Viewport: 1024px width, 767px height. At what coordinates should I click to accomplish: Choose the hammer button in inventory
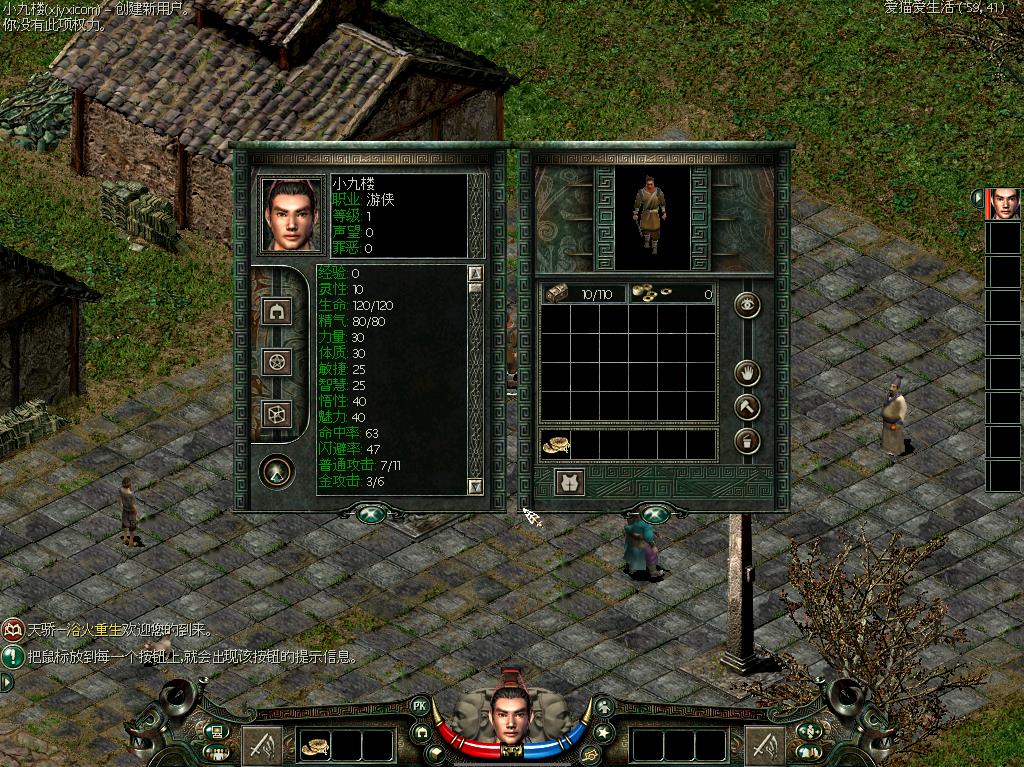pyautogui.click(x=747, y=407)
